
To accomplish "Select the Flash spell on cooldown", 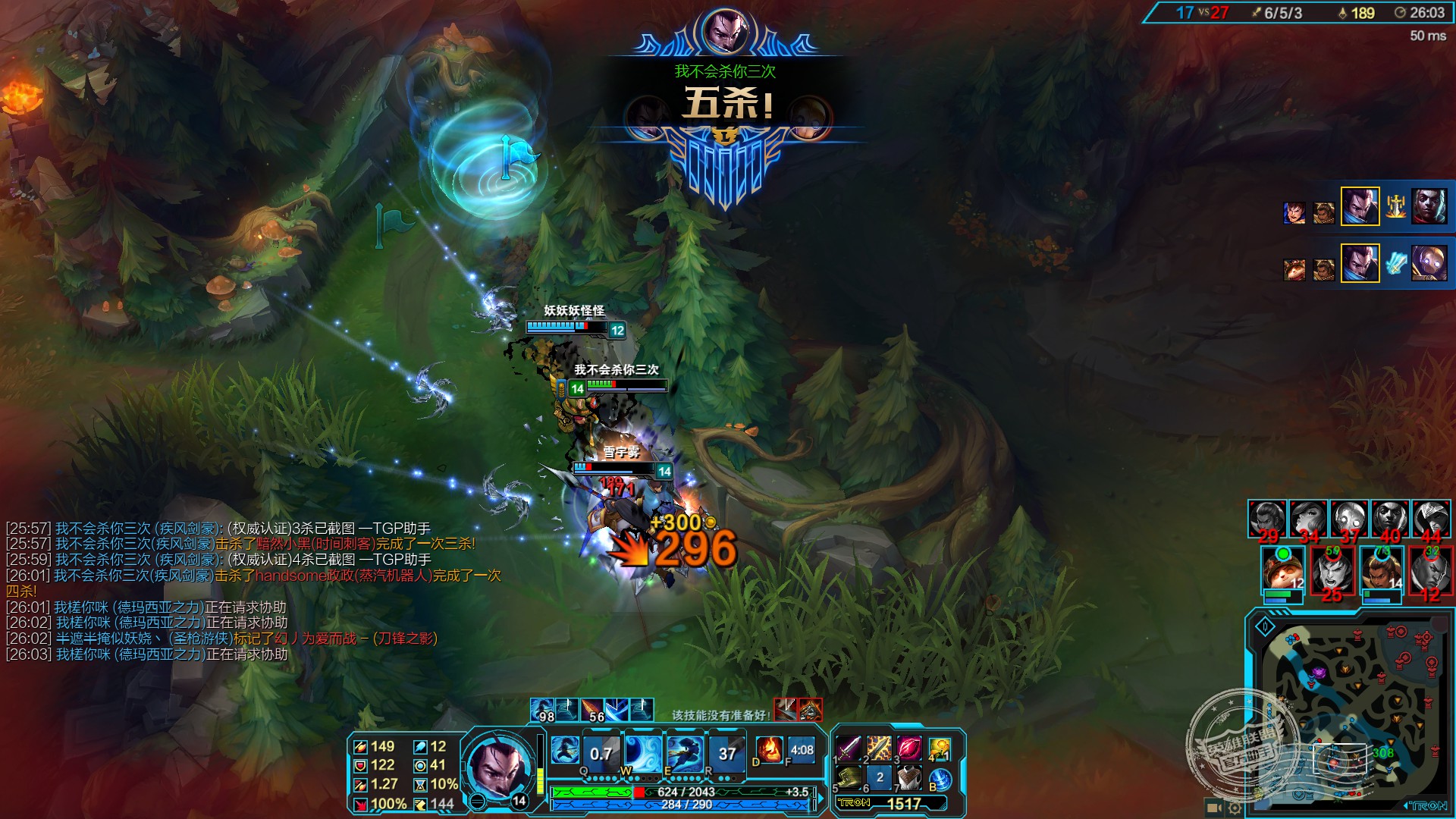I will click(802, 750).
